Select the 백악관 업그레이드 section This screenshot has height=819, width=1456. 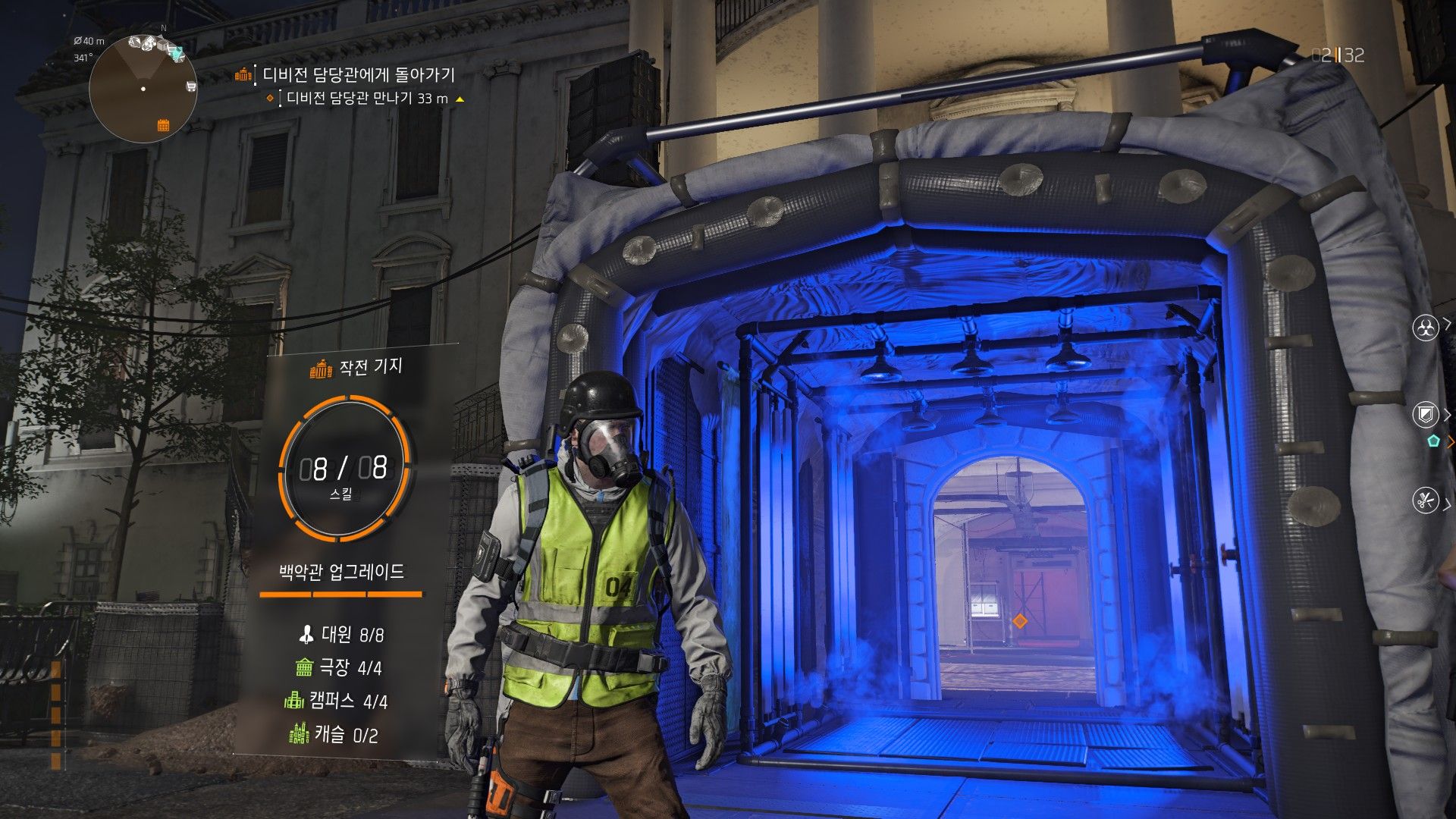[342, 572]
